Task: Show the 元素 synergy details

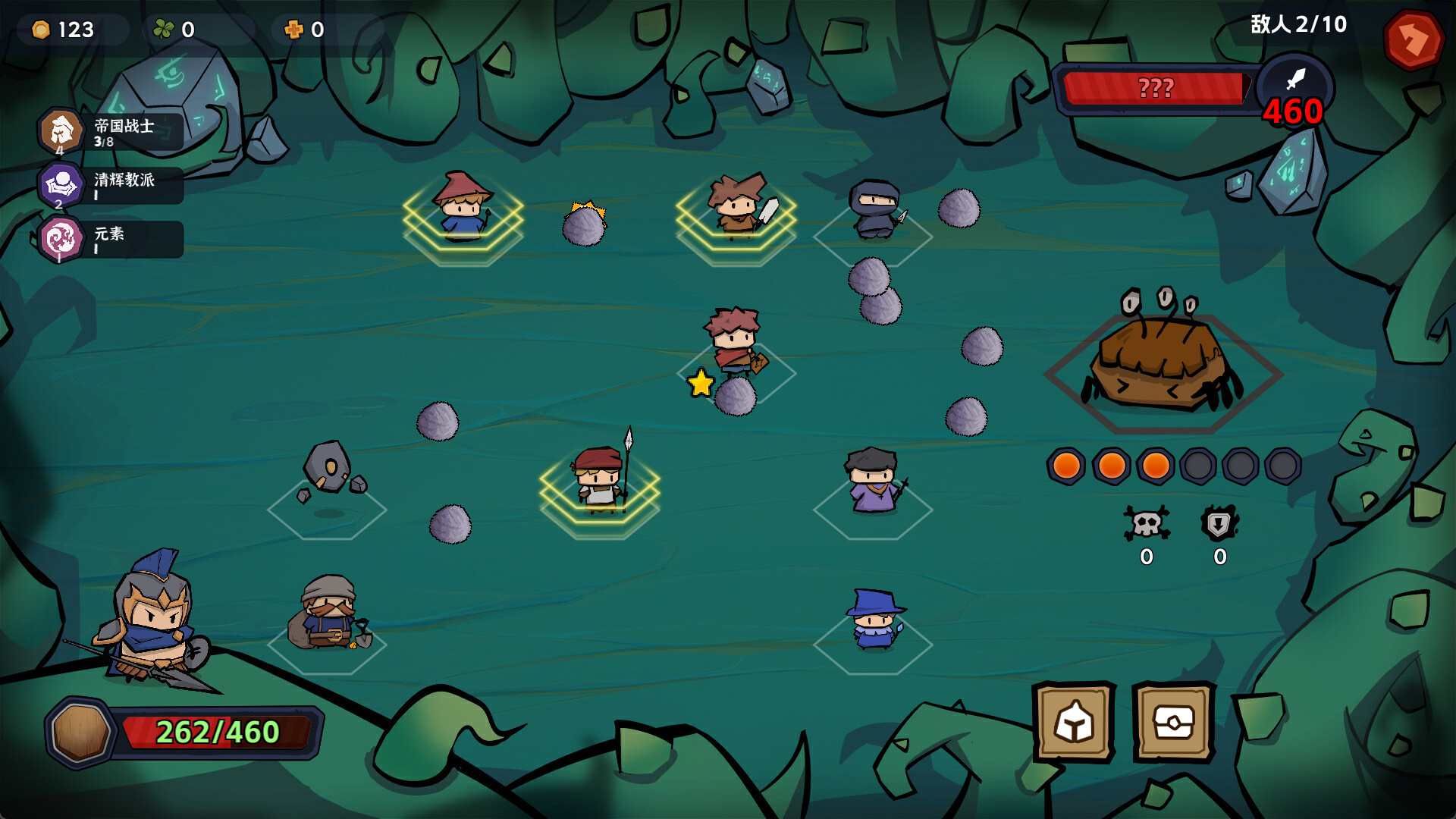Action: [111, 239]
